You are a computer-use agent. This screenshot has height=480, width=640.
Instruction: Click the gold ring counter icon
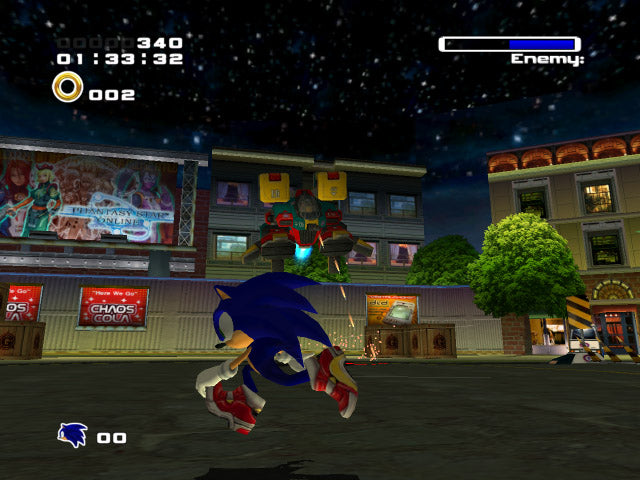pyautogui.click(x=68, y=89)
